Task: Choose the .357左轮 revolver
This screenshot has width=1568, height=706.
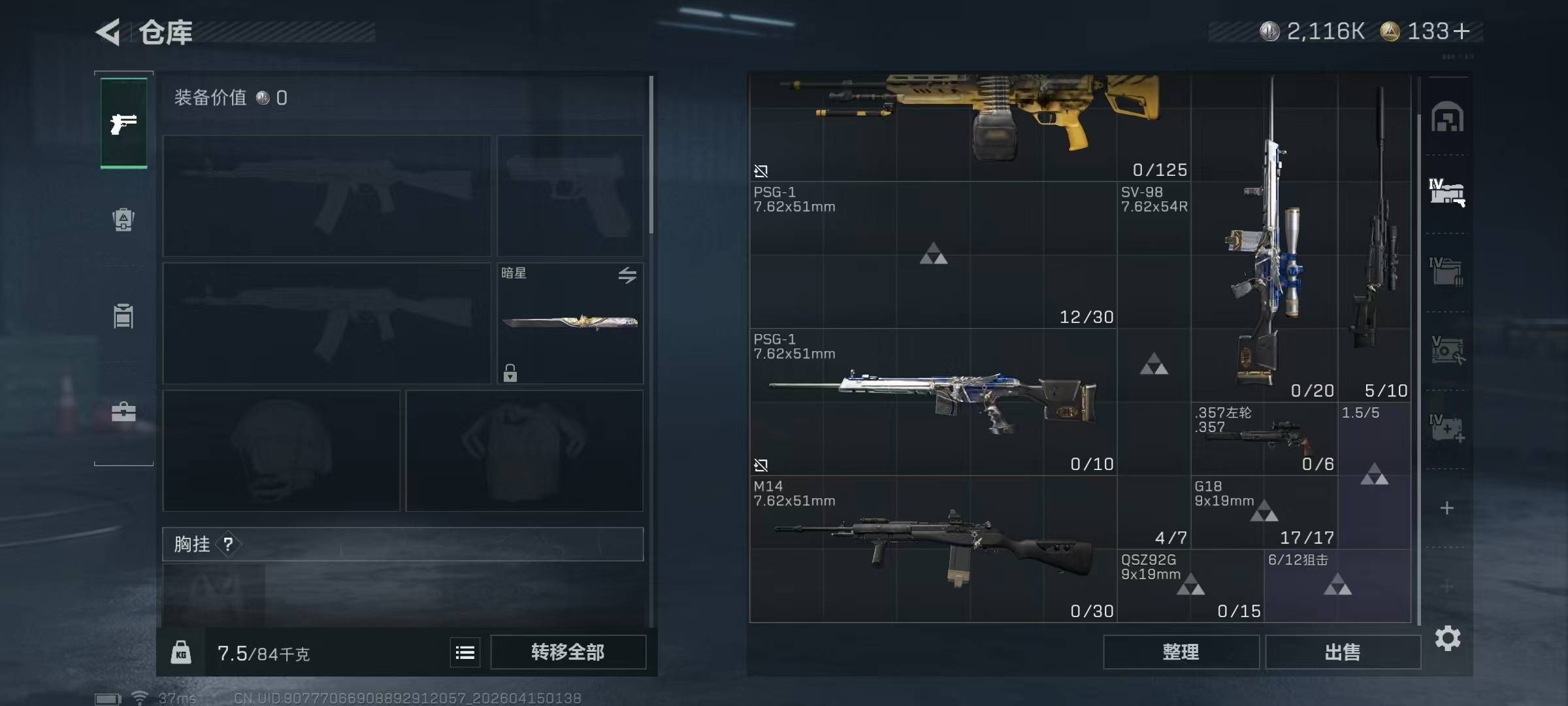Action: point(1264,439)
